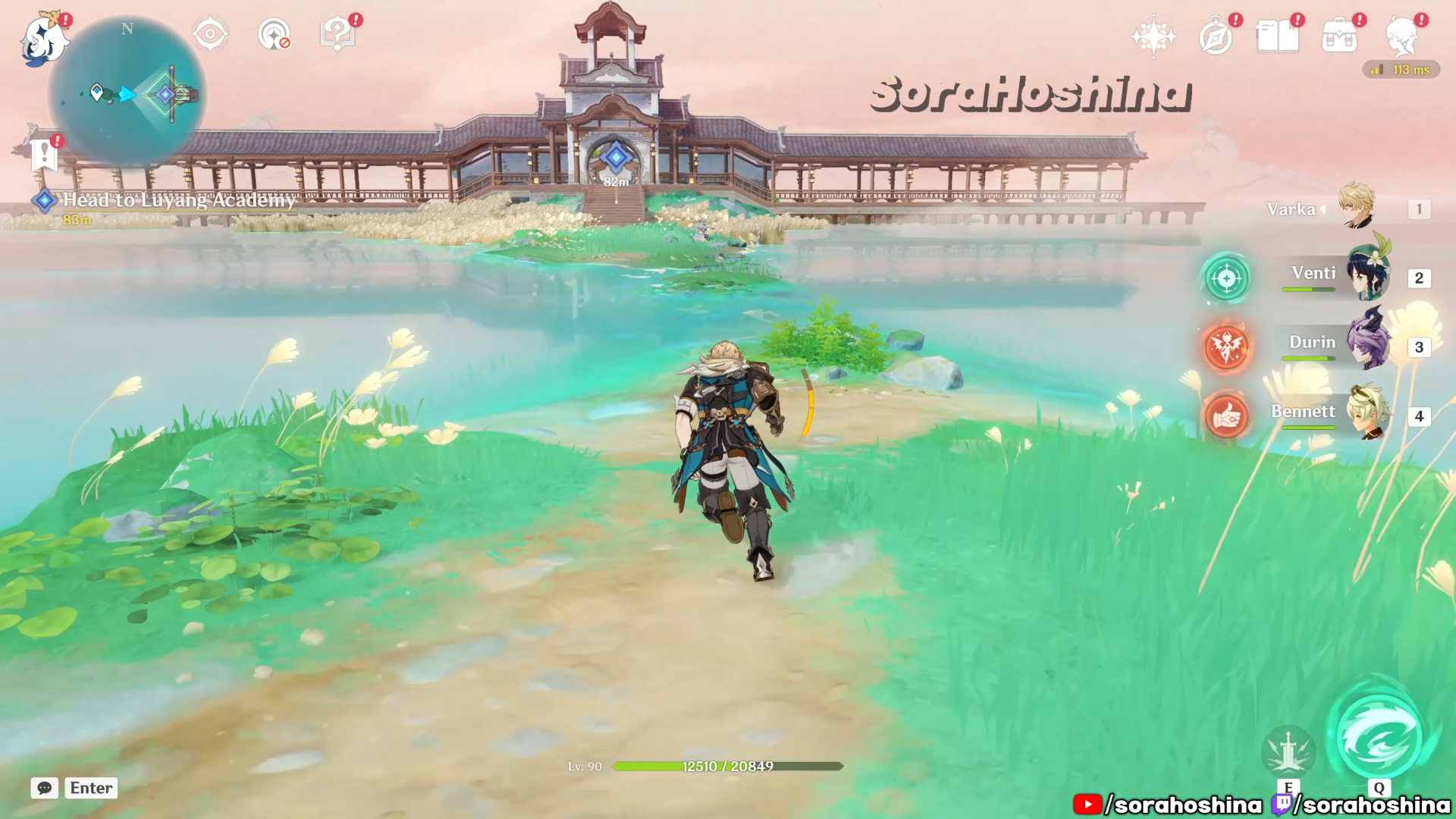
Task: Activate Bennett's elemental burst beside his name
Action: click(x=1226, y=416)
